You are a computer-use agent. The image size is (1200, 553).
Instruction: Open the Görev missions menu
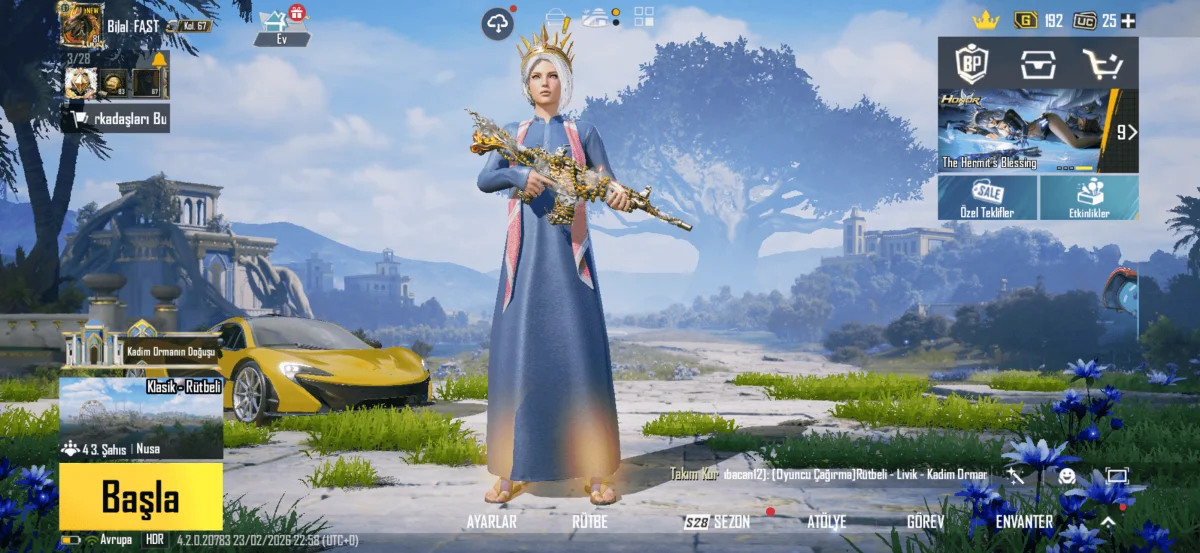pyautogui.click(x=925, y=521)
